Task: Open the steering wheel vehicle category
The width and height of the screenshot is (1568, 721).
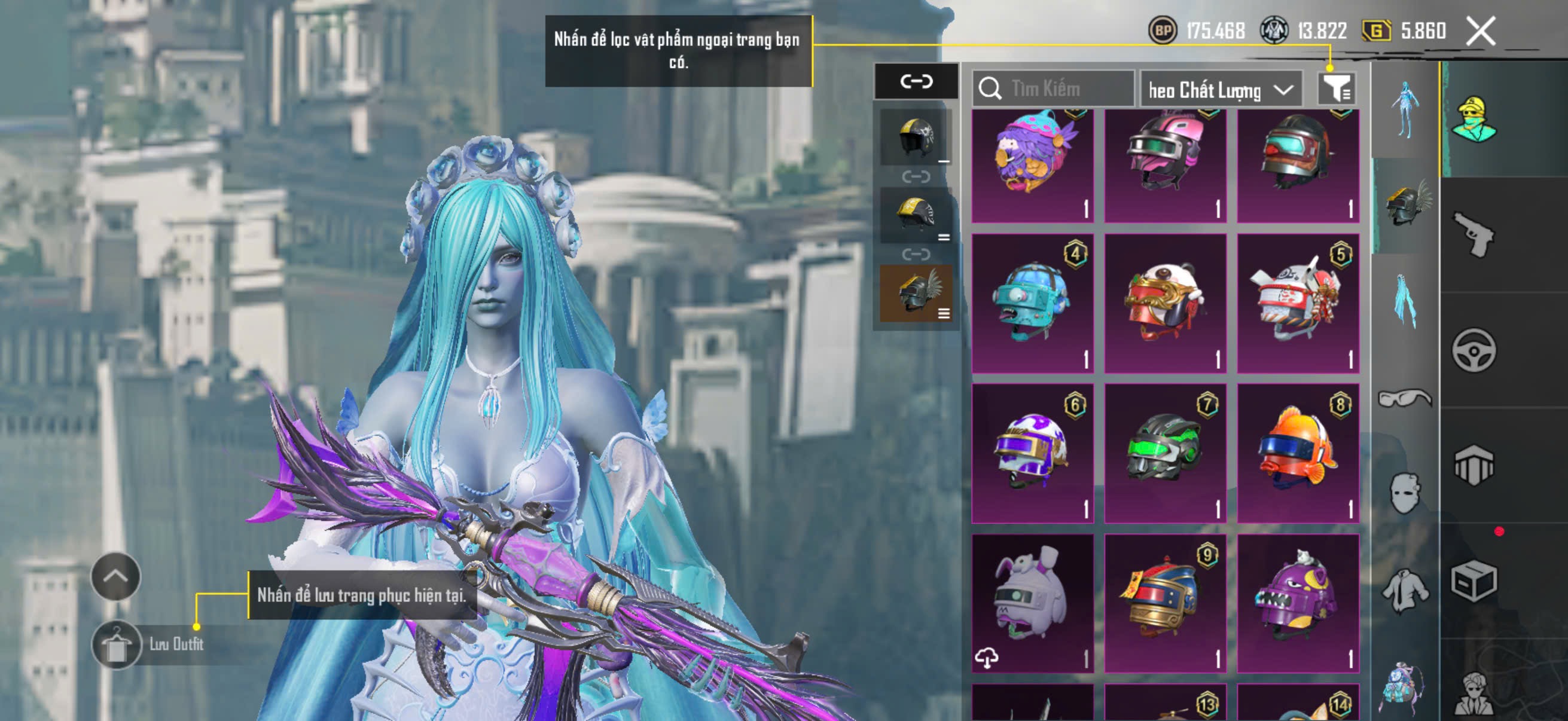Action: click(1473, 350)
